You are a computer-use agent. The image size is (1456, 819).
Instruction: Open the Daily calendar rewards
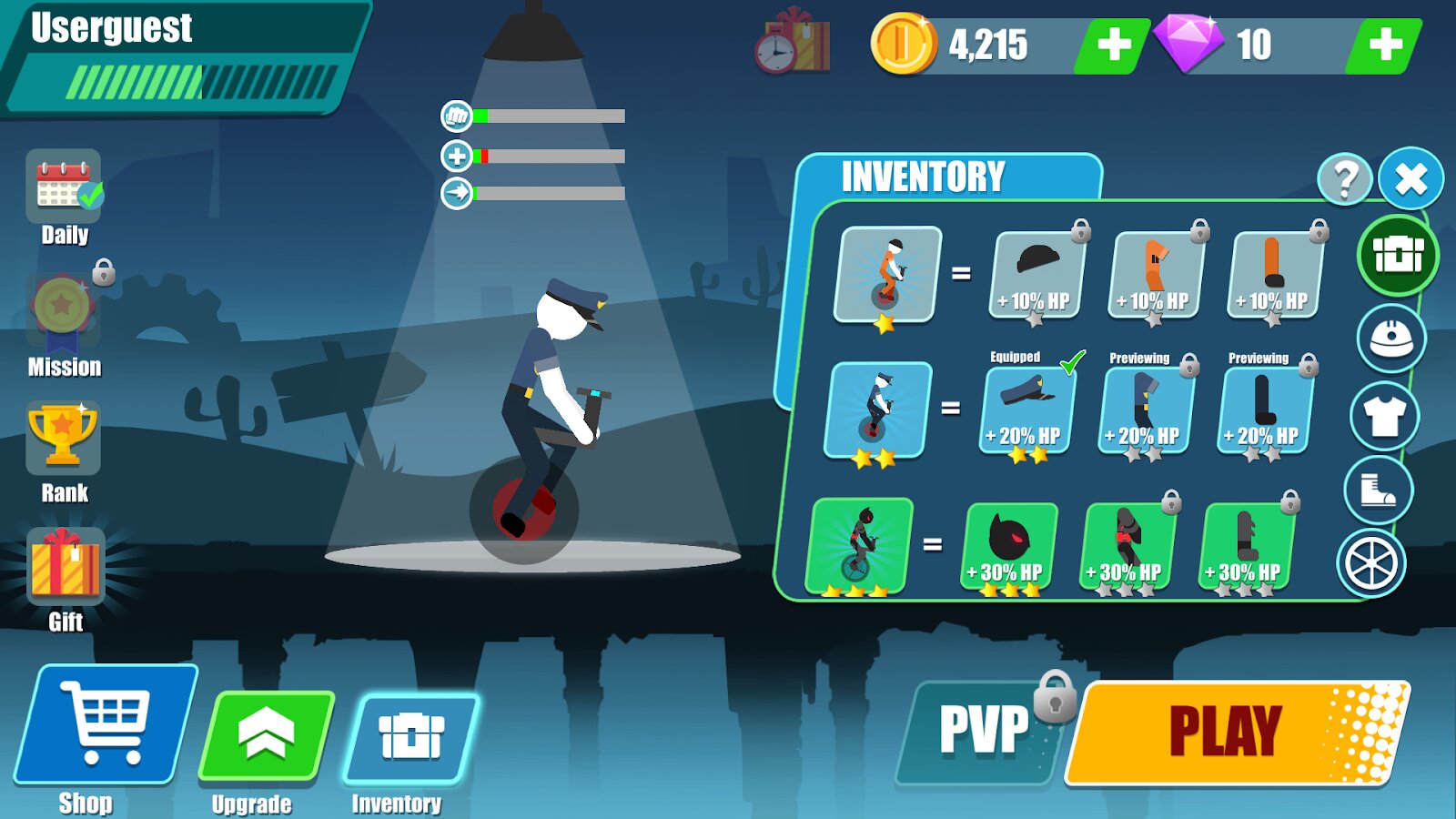[64, 187]
